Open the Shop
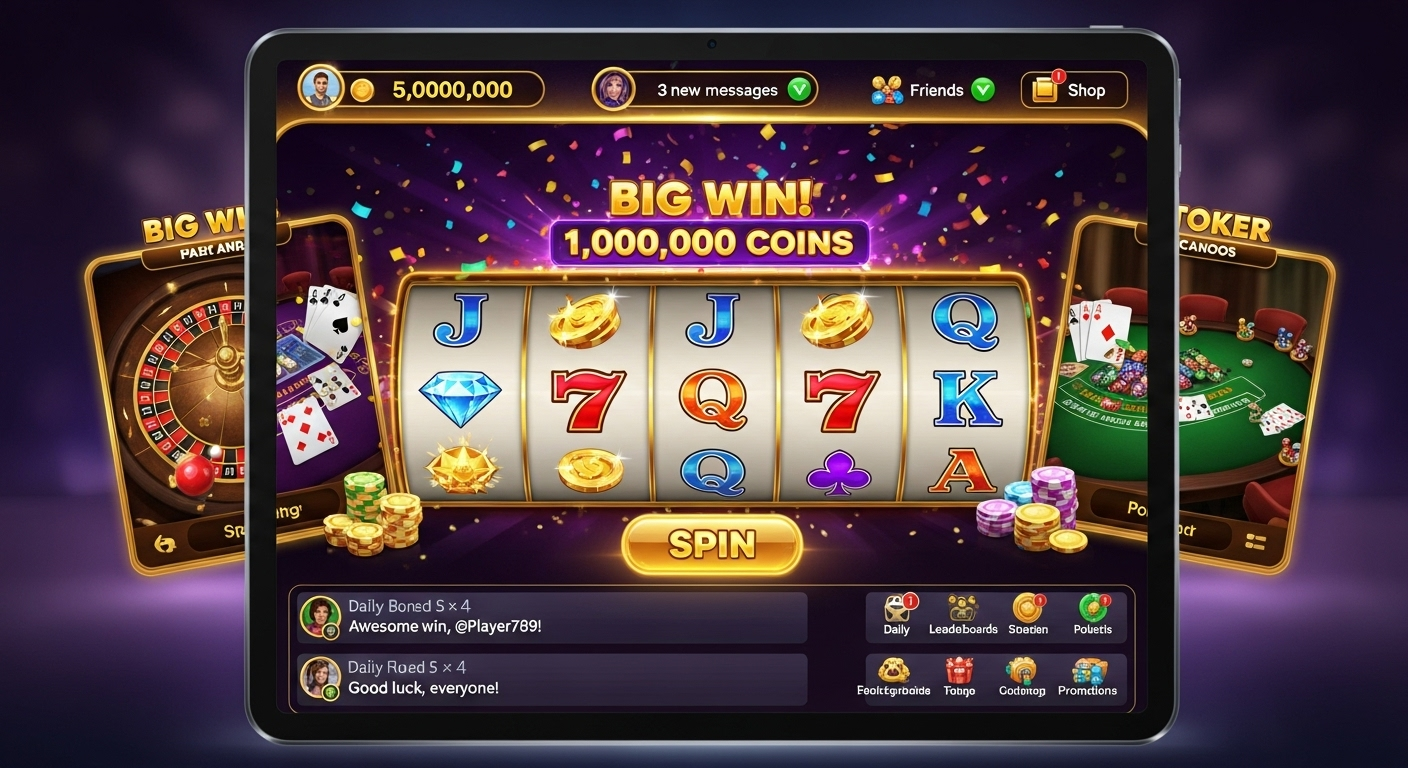Screen dimensions: 1408x768 (x=1073, y=90)
